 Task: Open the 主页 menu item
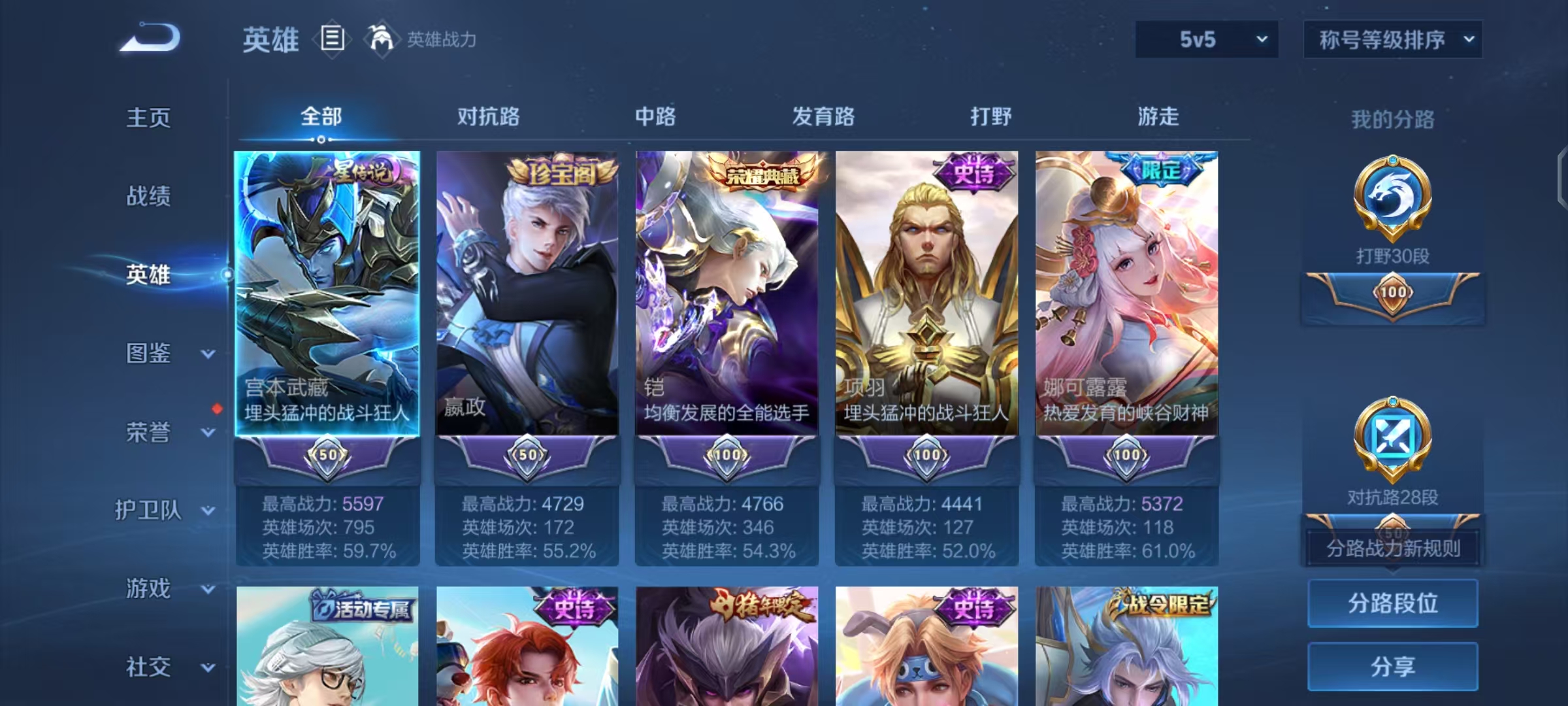tap(149, 118)
